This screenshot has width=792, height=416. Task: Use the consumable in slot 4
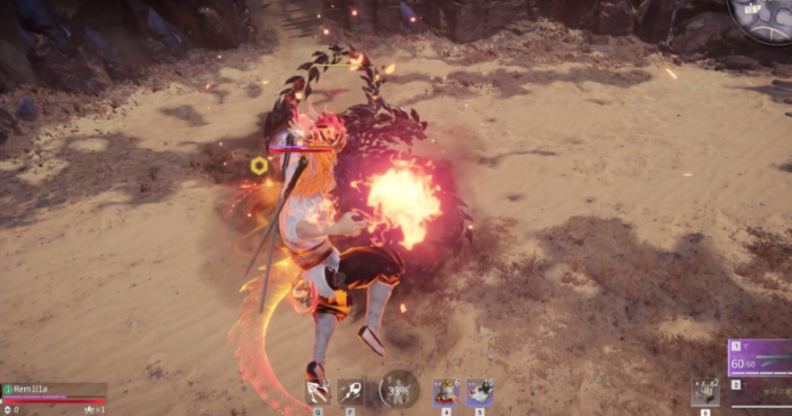[x=445, y=392]
